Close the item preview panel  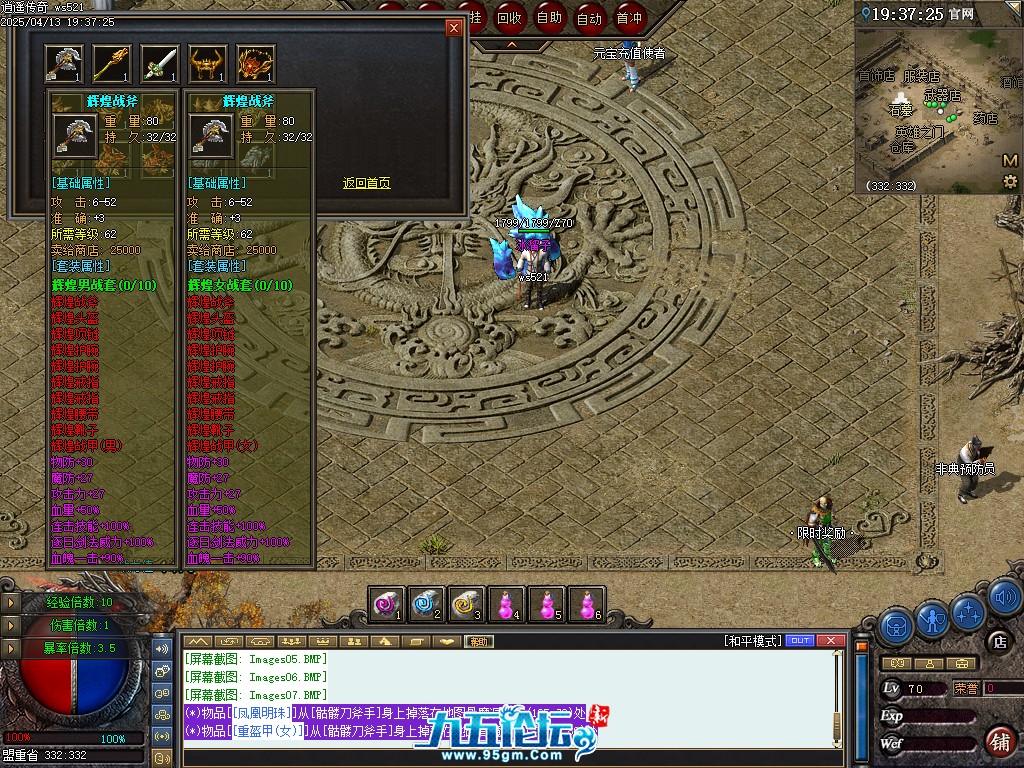(x=454, y=28)
